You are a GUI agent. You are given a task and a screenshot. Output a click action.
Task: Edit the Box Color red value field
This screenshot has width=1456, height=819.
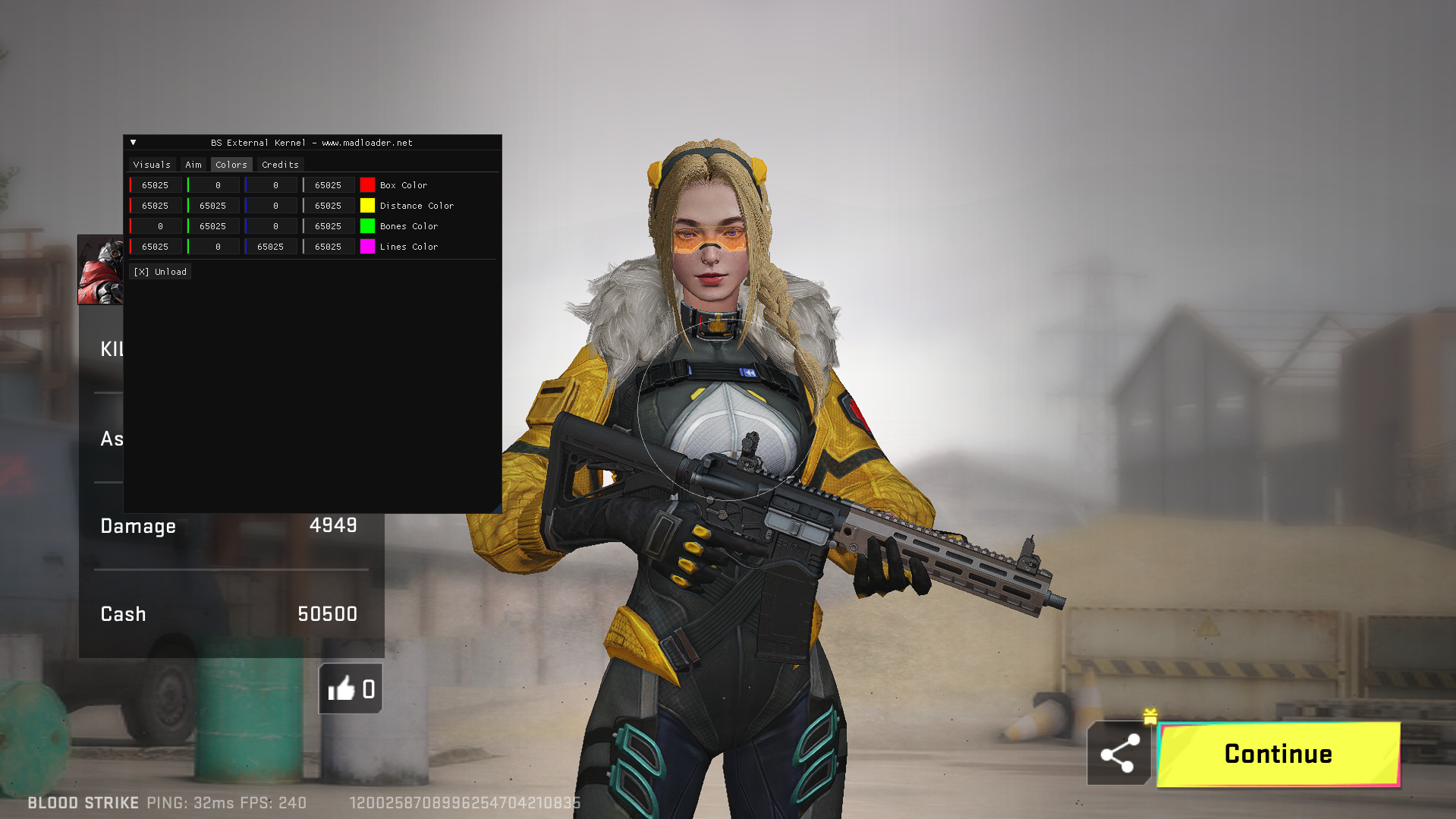tap(155, 184)
